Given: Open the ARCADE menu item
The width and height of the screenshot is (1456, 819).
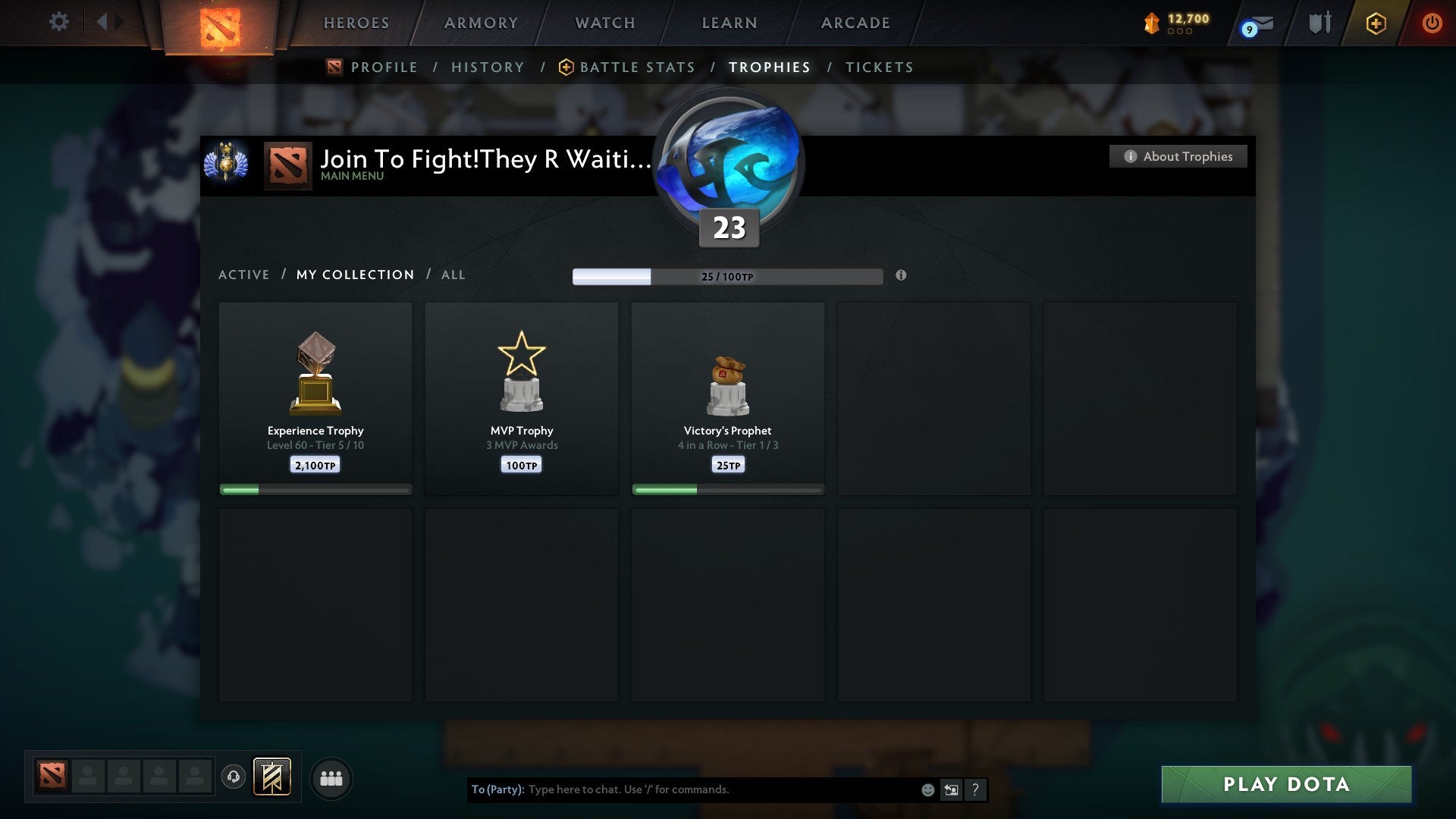Looking at the screenshot, I should click(855, 23).
